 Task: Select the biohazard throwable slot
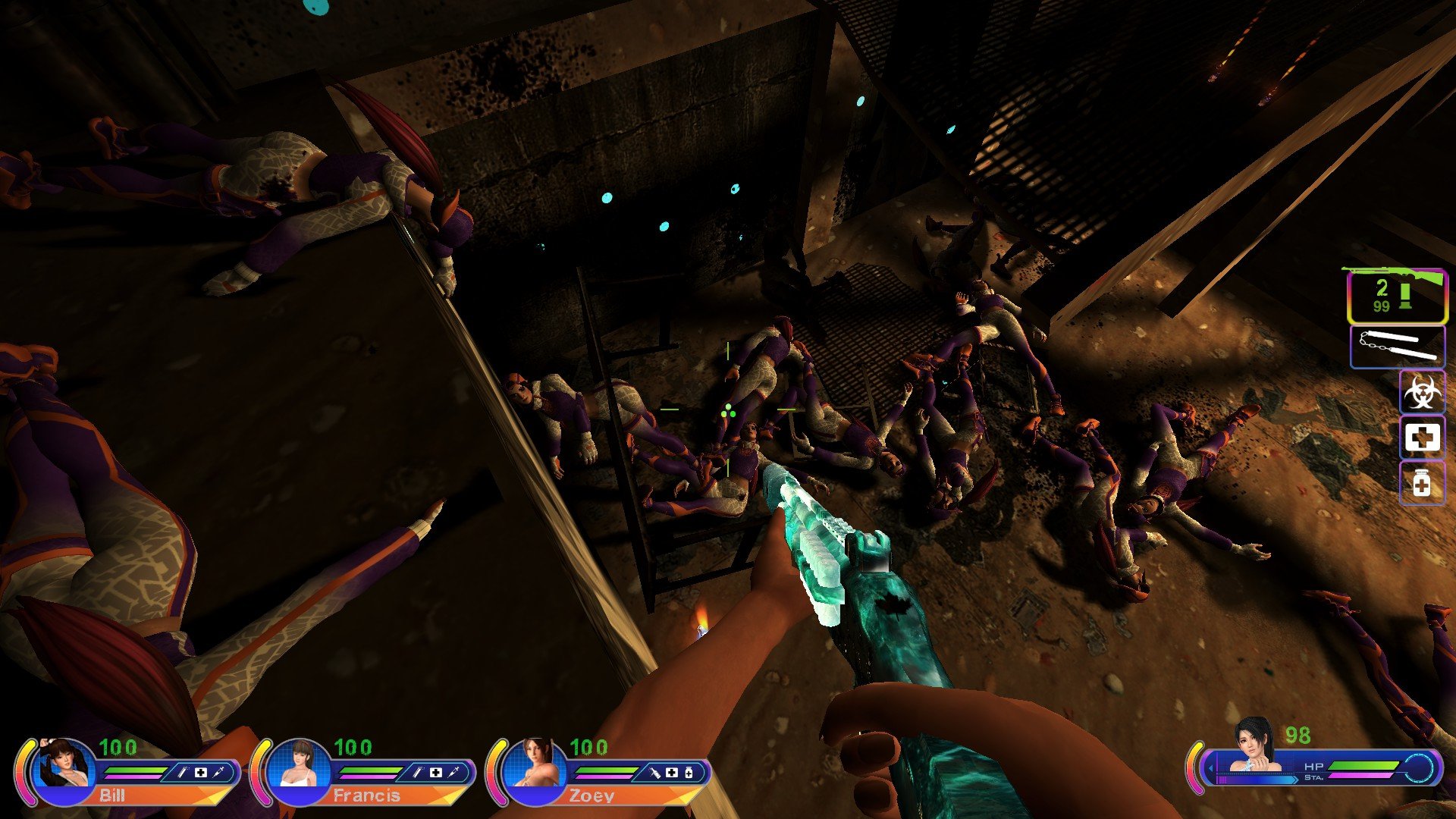coord(1422,392)
